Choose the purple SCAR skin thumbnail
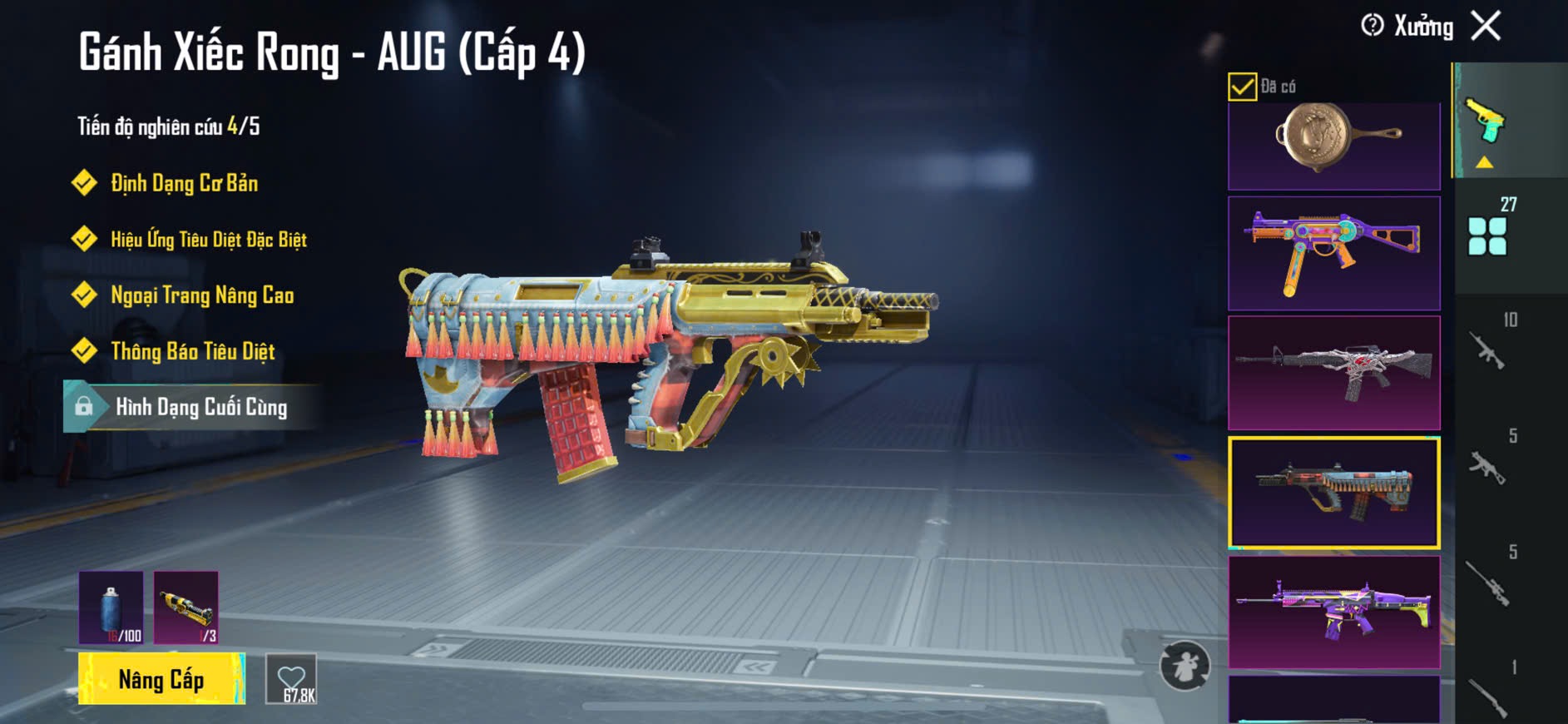1568x724 pixels. [x=1333, y=612]
